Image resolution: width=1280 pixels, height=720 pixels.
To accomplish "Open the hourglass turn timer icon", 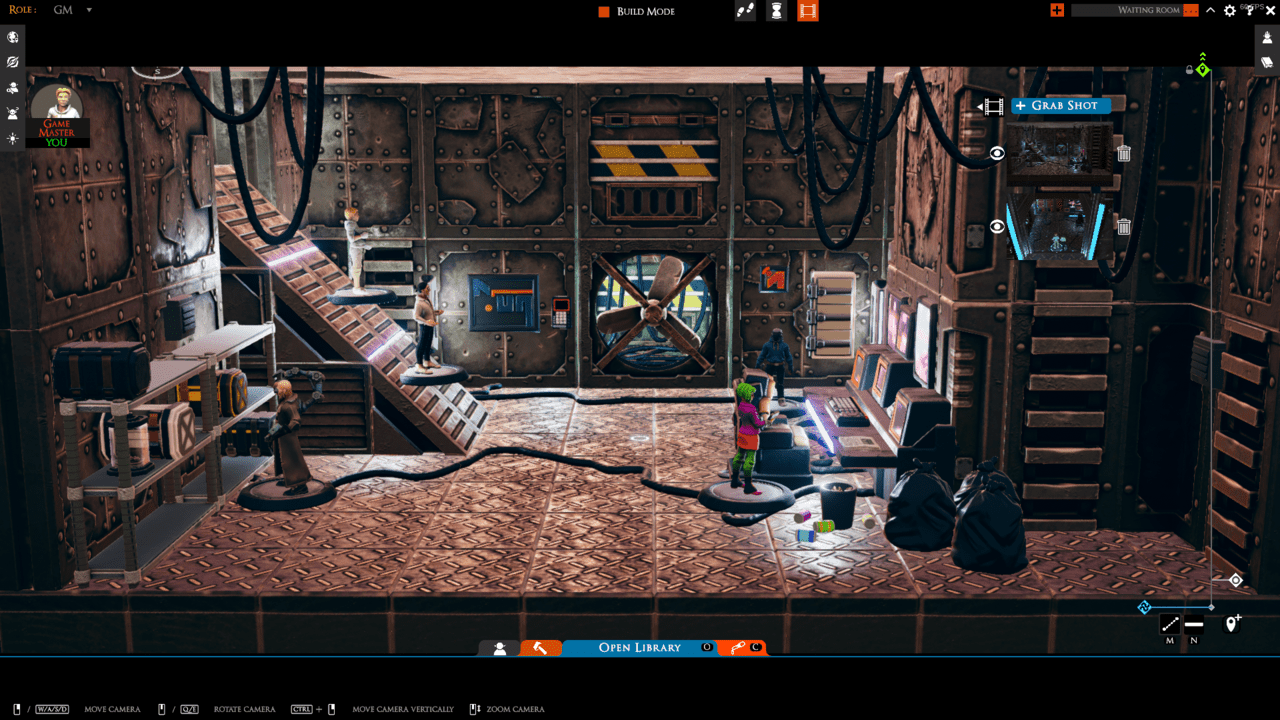I will [776, 11].
